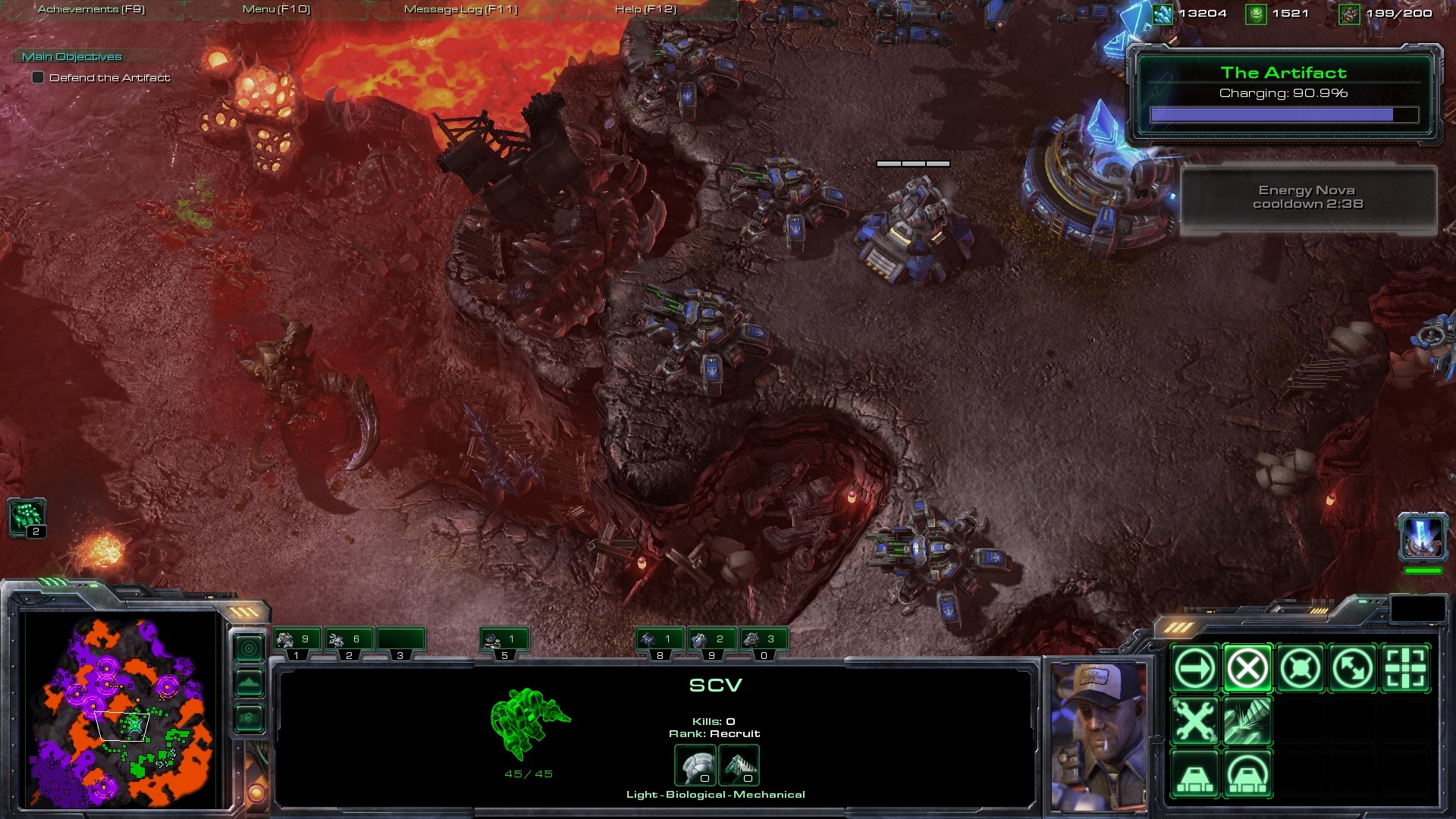This screenshot has width=1456, height=819.
Task: Open the Help menu
Action: click(645, 9)
